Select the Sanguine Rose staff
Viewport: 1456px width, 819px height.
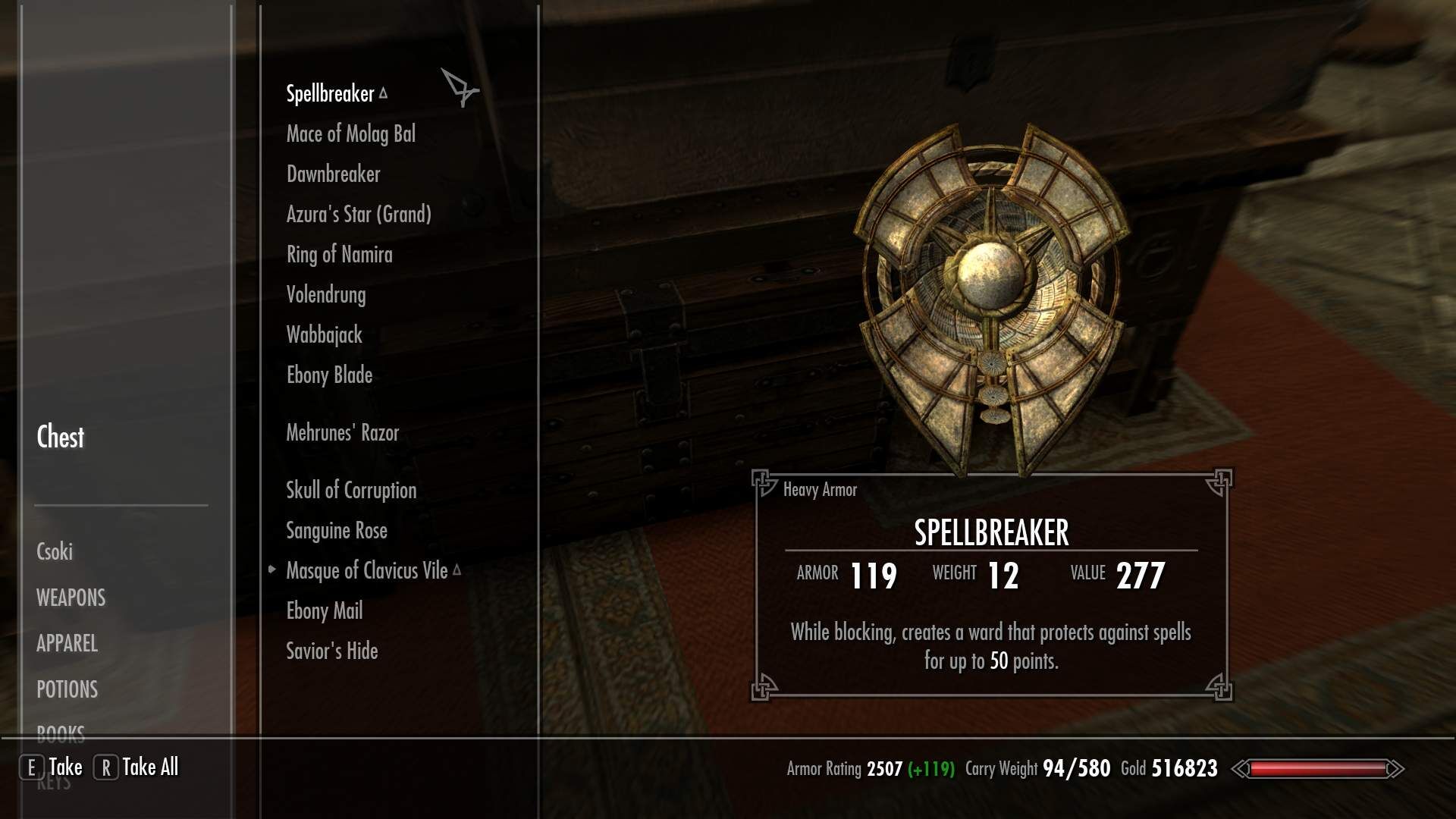point(336,531)
